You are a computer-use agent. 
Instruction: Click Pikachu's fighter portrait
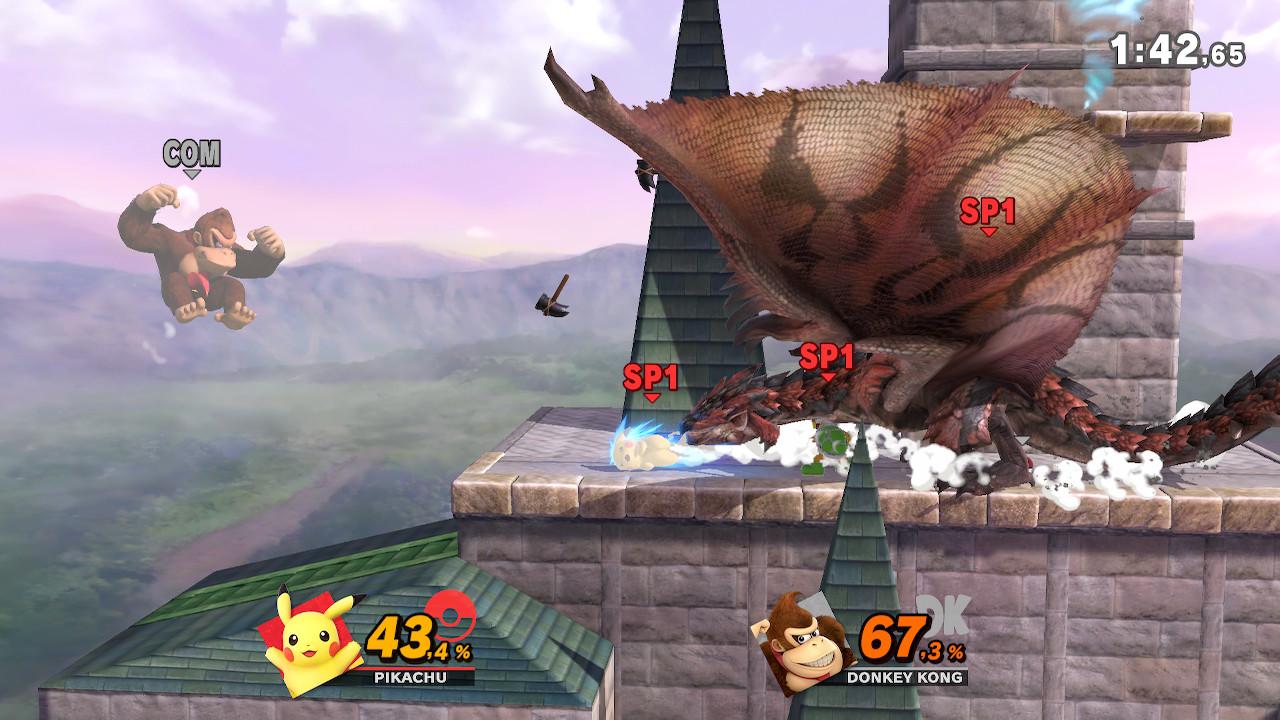306,640
